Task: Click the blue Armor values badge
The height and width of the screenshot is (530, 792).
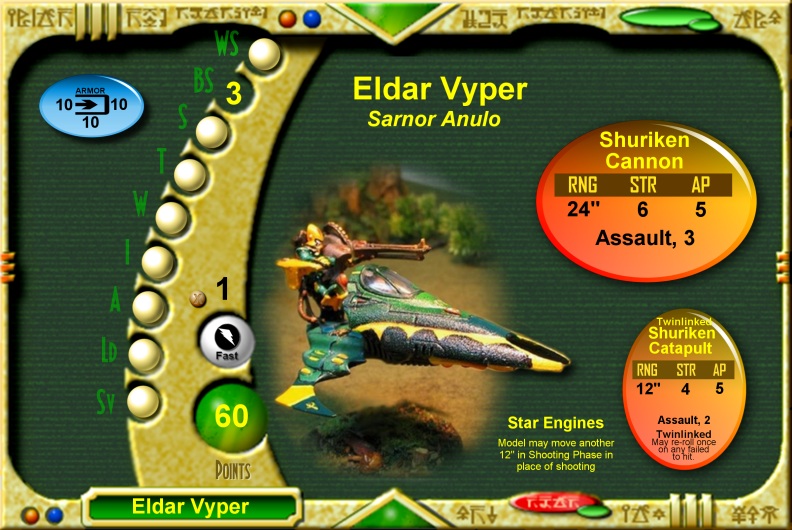Action: pyautogui.click(x=91, y=106)
